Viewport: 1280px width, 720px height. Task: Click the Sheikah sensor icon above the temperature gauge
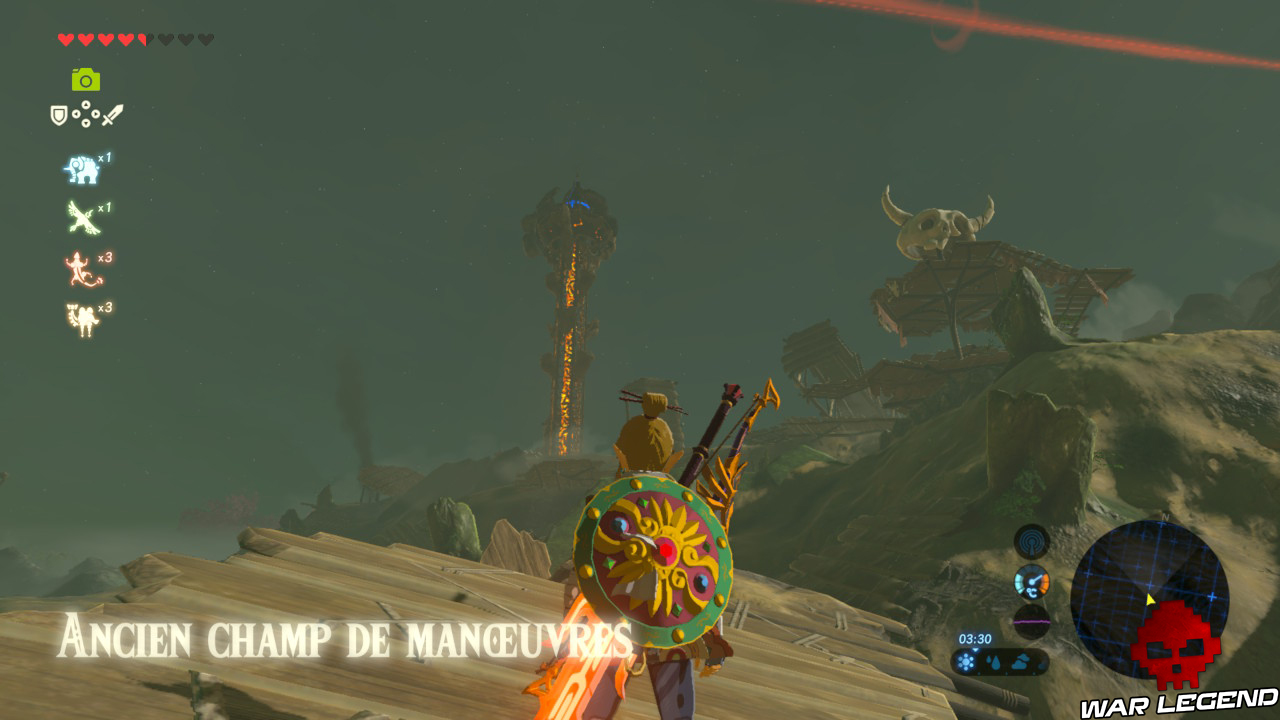click(x=1031, y=542)
